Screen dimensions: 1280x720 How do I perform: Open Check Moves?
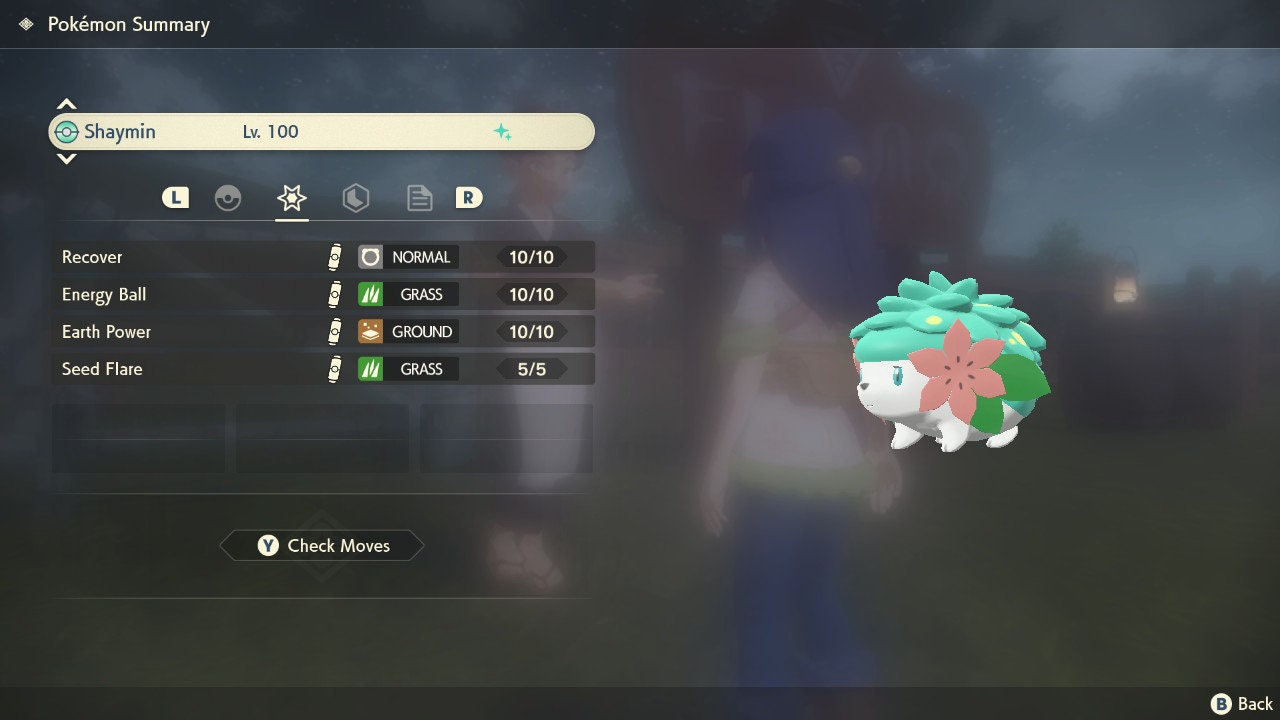click(322, 546)
